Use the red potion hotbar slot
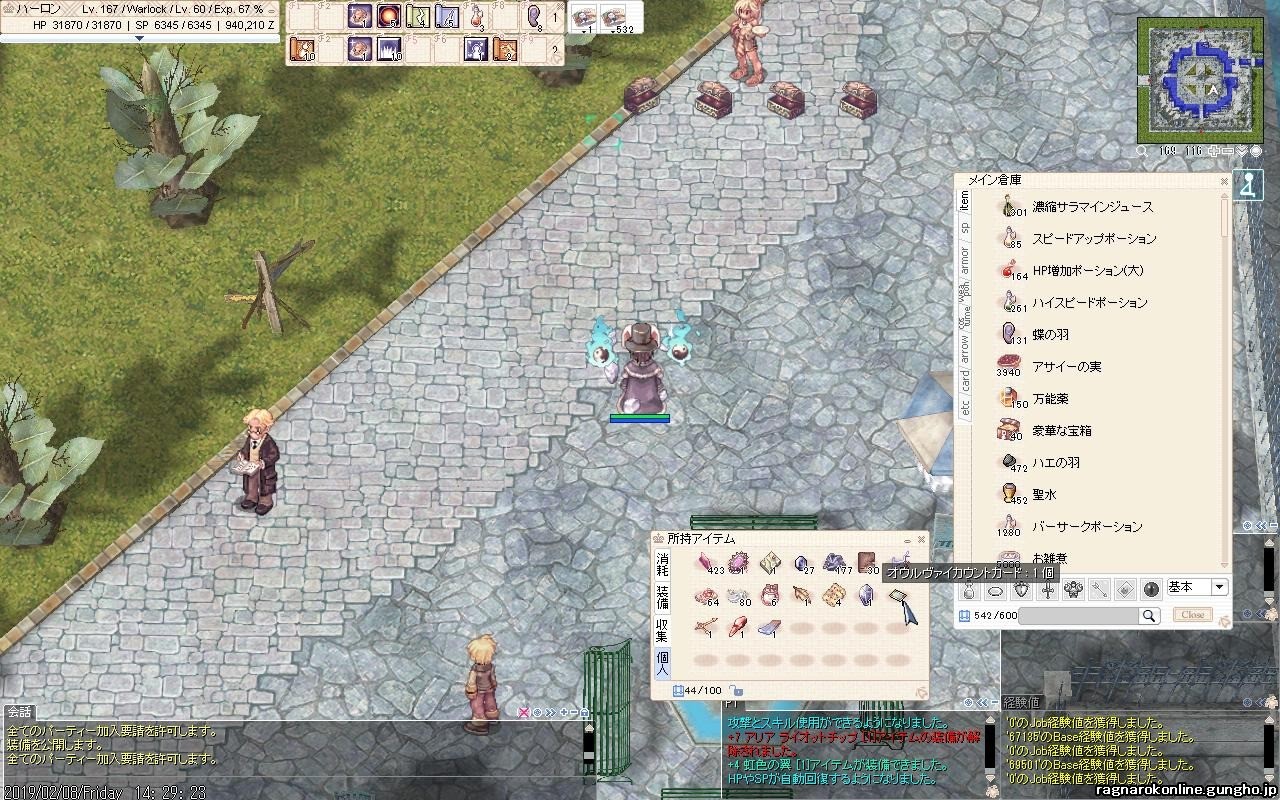 (477, 17)
